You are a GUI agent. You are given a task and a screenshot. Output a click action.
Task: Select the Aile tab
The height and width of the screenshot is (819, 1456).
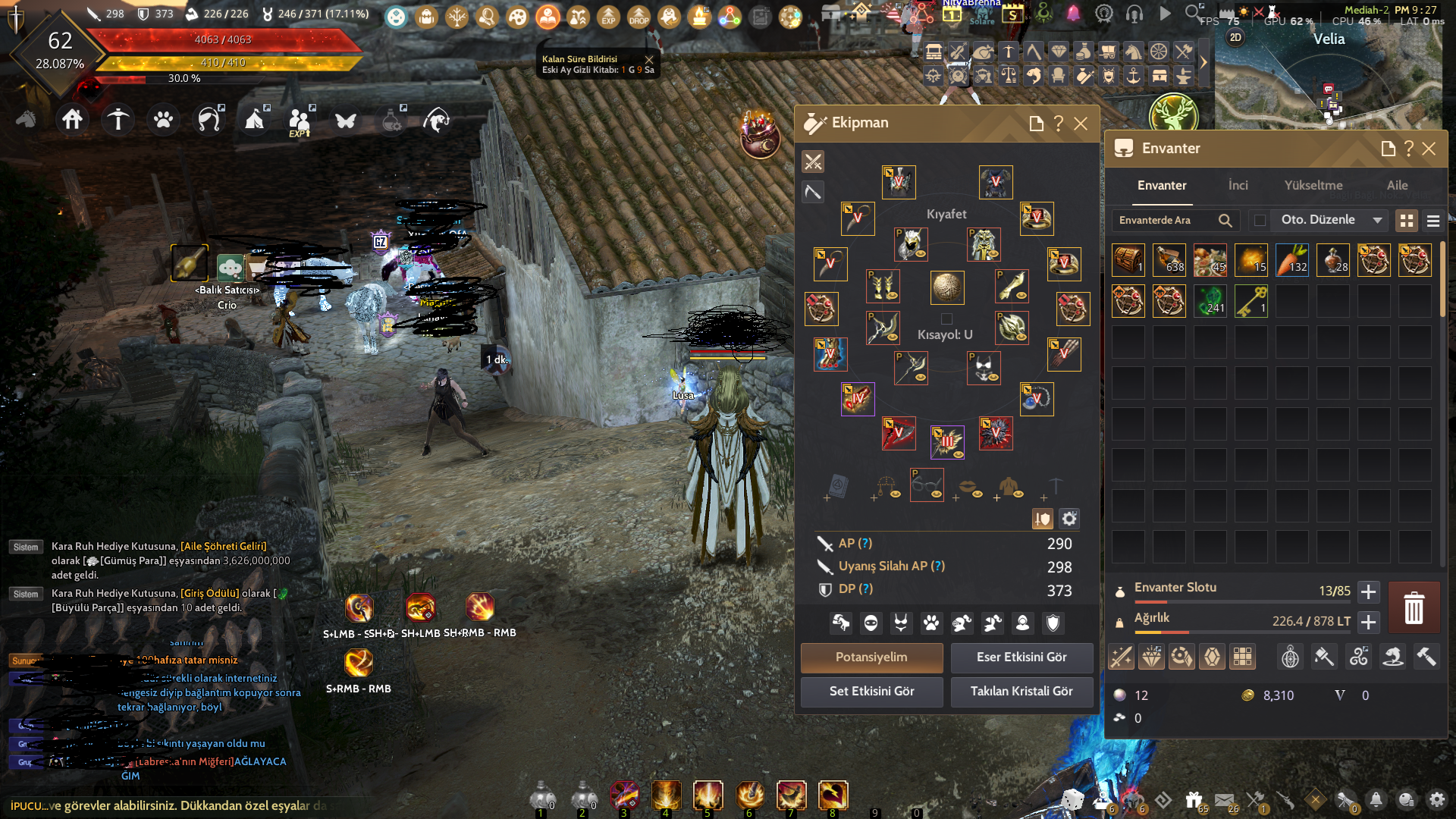(x=1397, y=185)
